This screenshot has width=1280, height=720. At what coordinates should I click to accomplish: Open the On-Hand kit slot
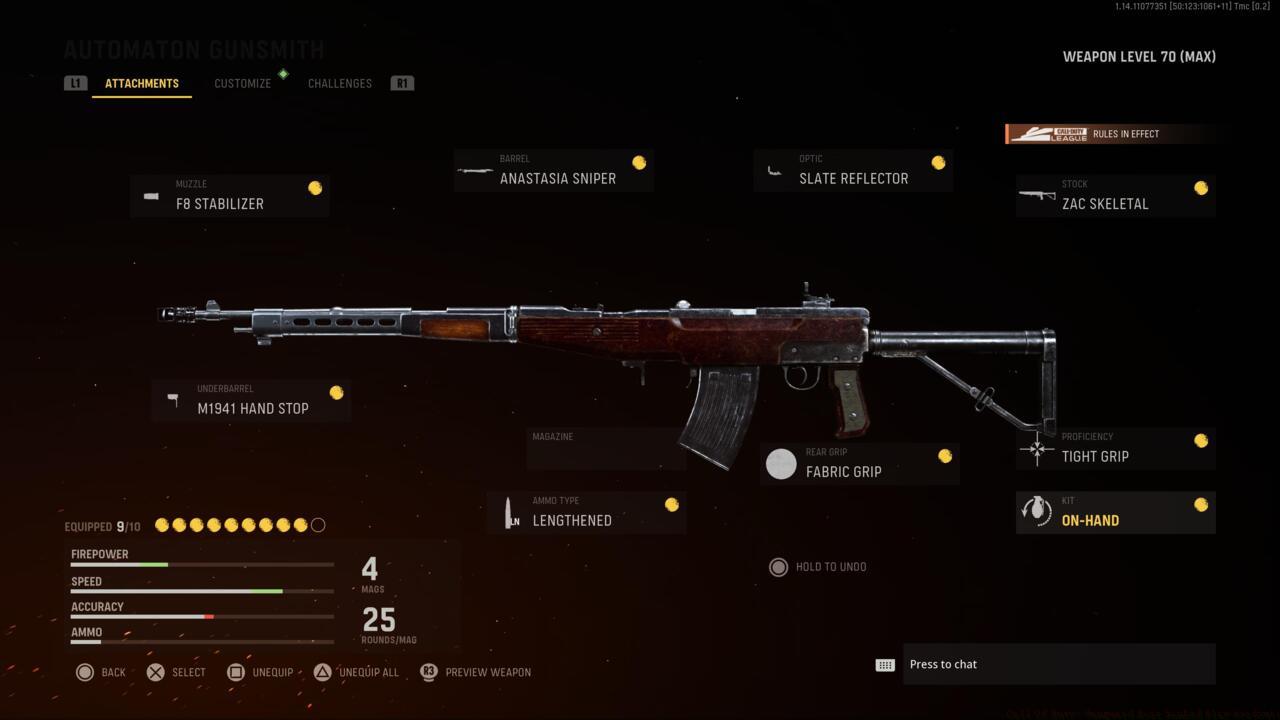[x=1115, y=512]
